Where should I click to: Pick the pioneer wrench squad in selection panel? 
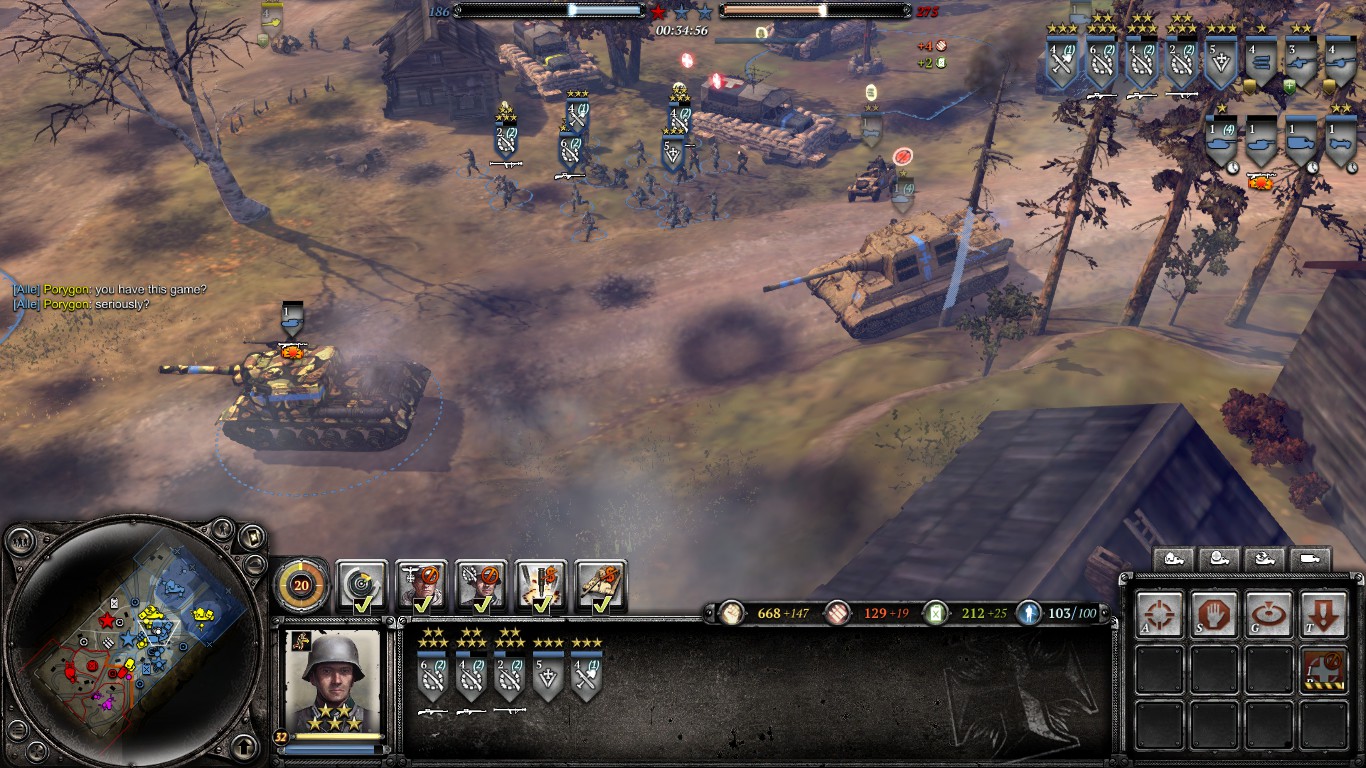click(585, 677)
